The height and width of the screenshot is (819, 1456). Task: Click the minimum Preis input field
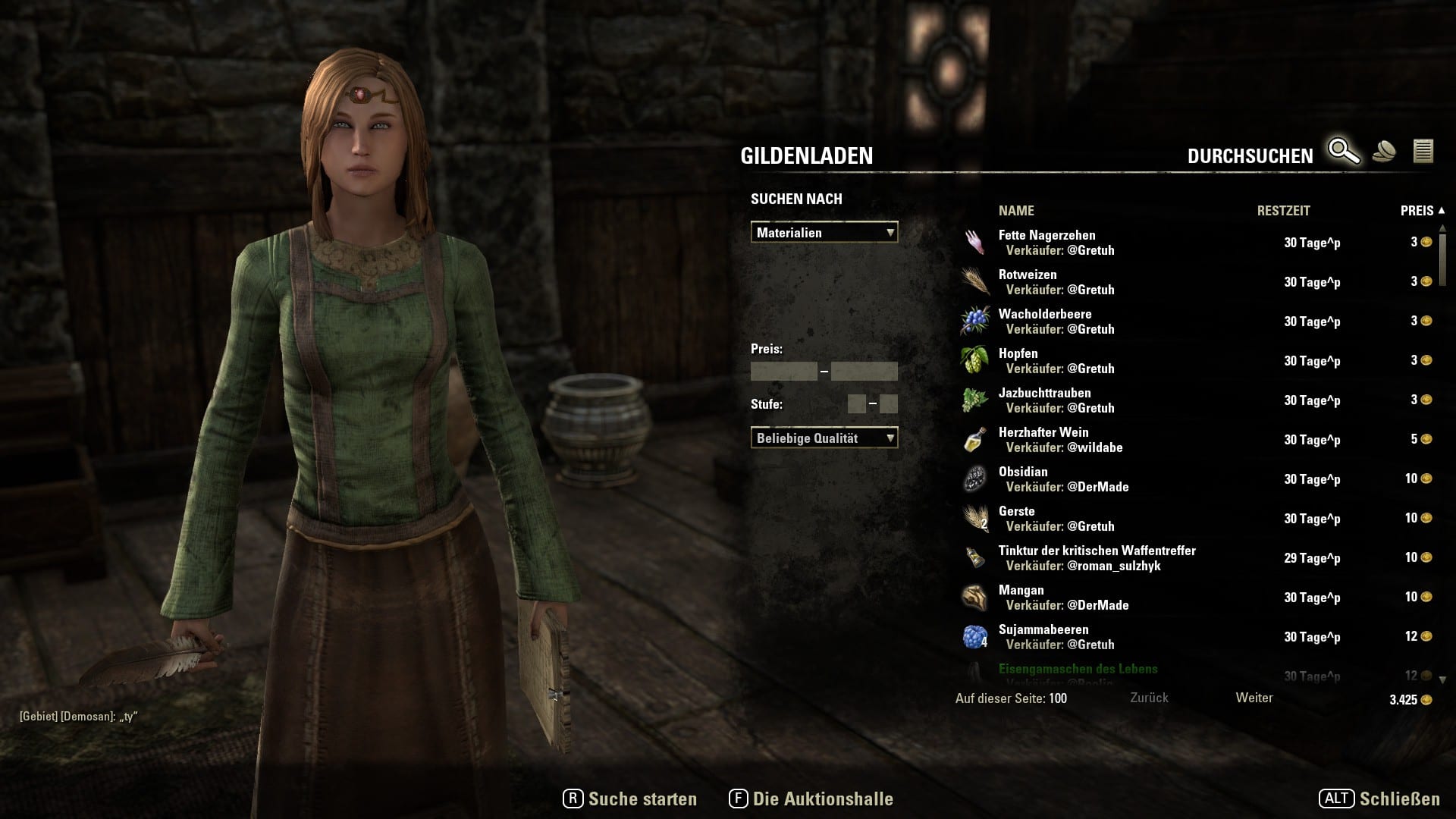(783, 372)
